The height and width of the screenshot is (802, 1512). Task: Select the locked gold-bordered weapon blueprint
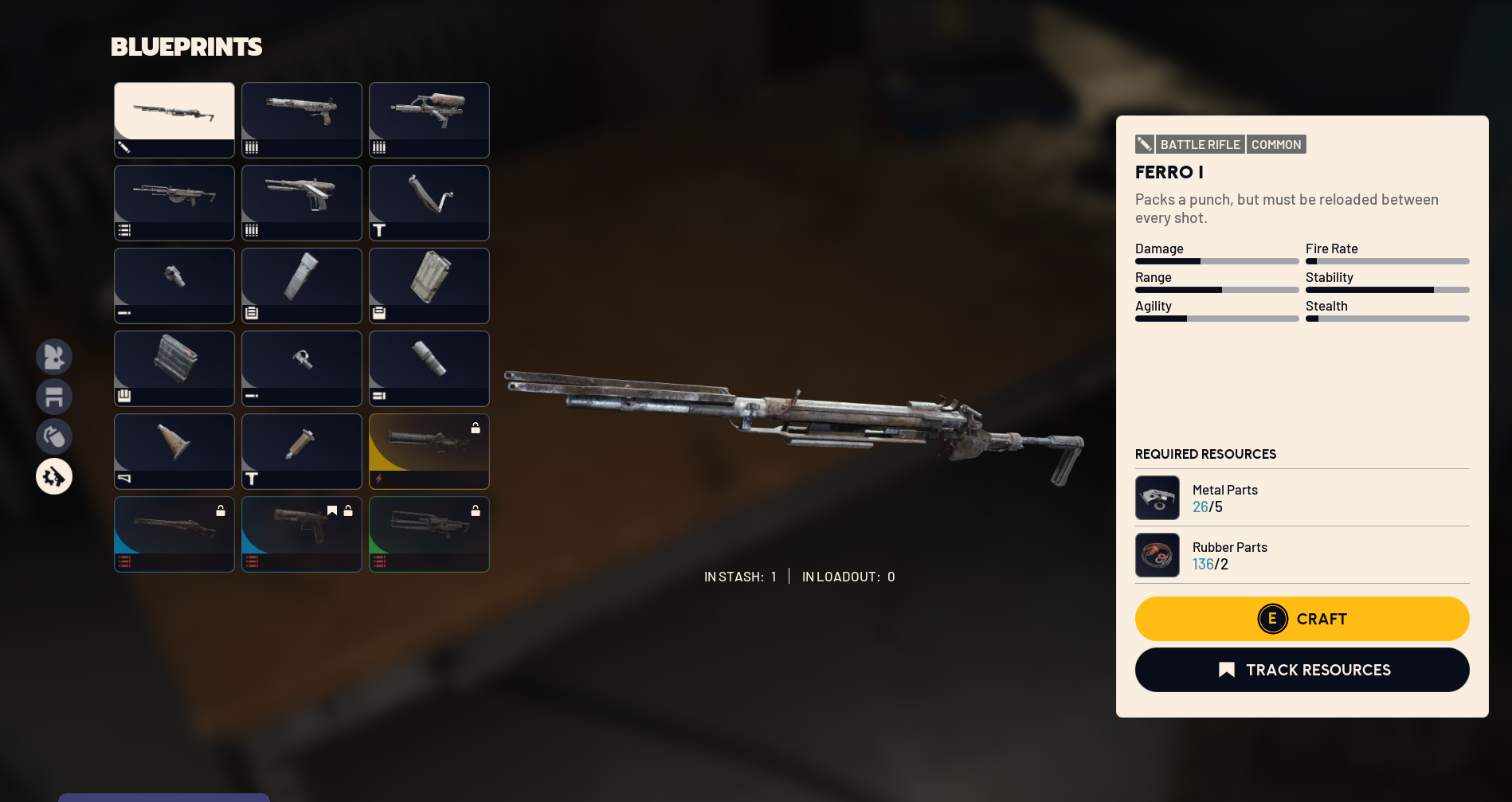point(429,451)
